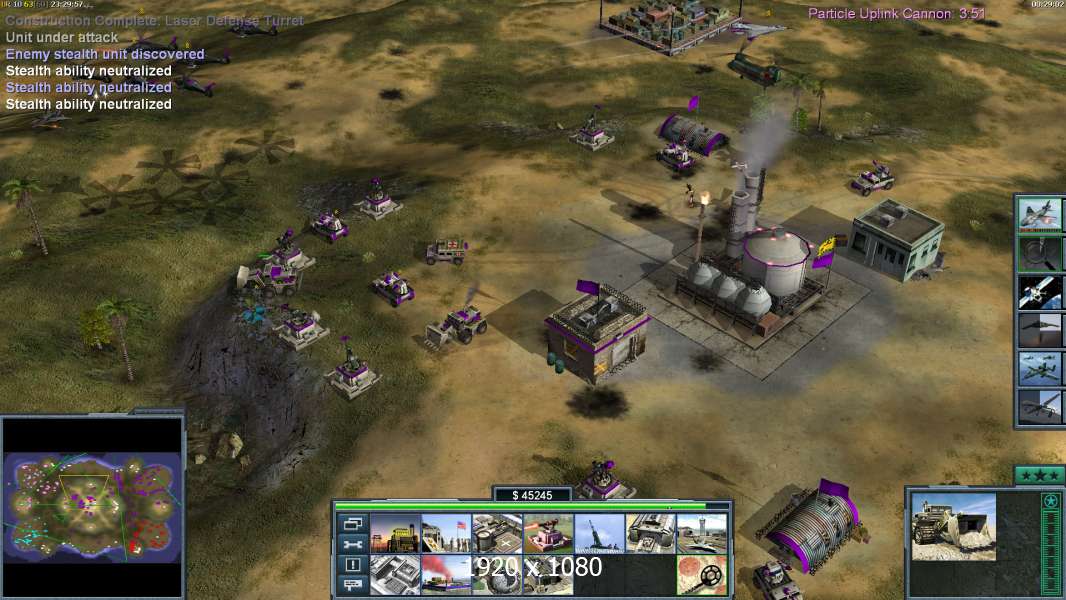
Task: Open the exclamation mark alert button
Action: (352, 565)
